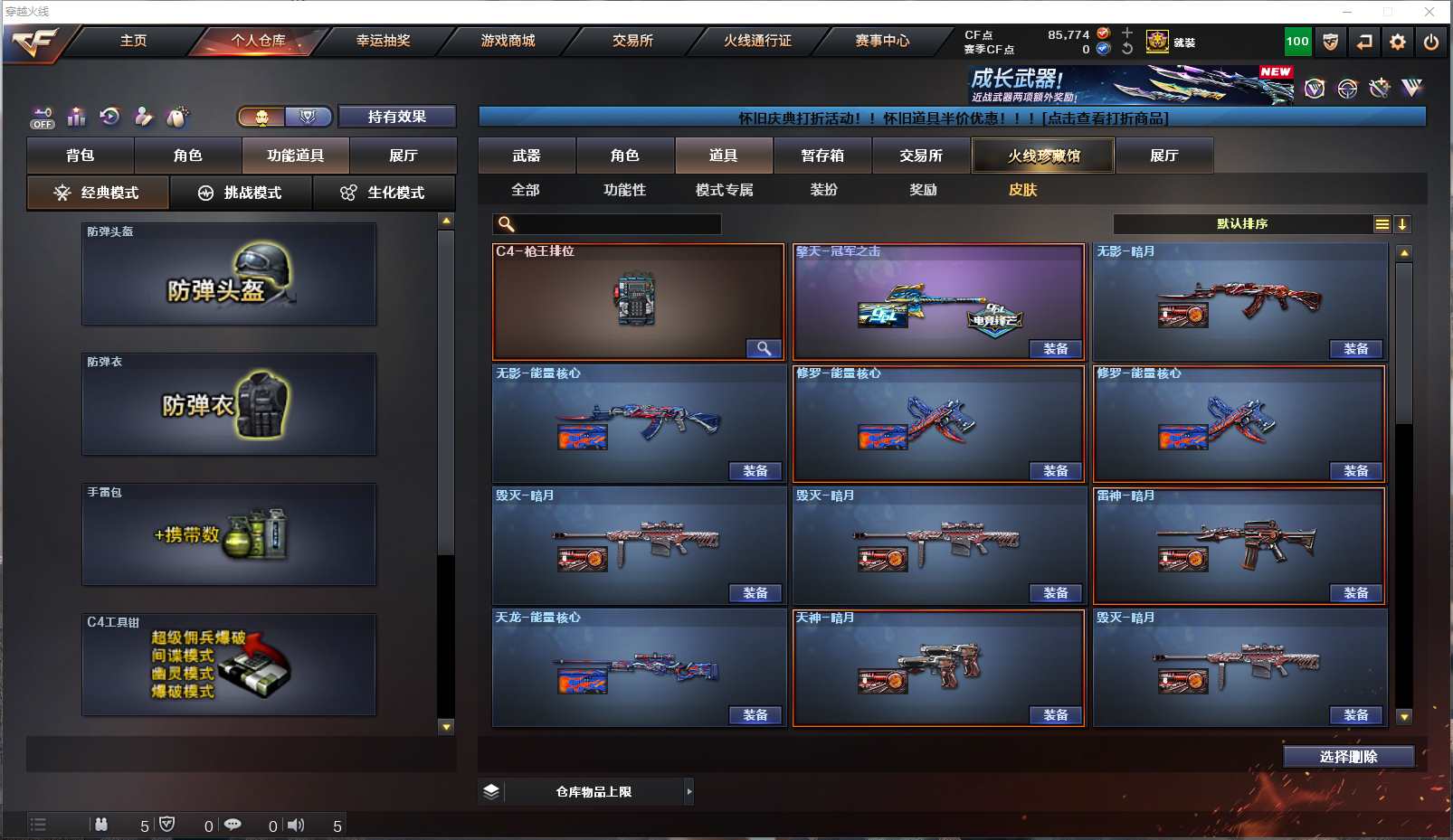Select the 挑战模式 challenge mode tab

point(241,193)
